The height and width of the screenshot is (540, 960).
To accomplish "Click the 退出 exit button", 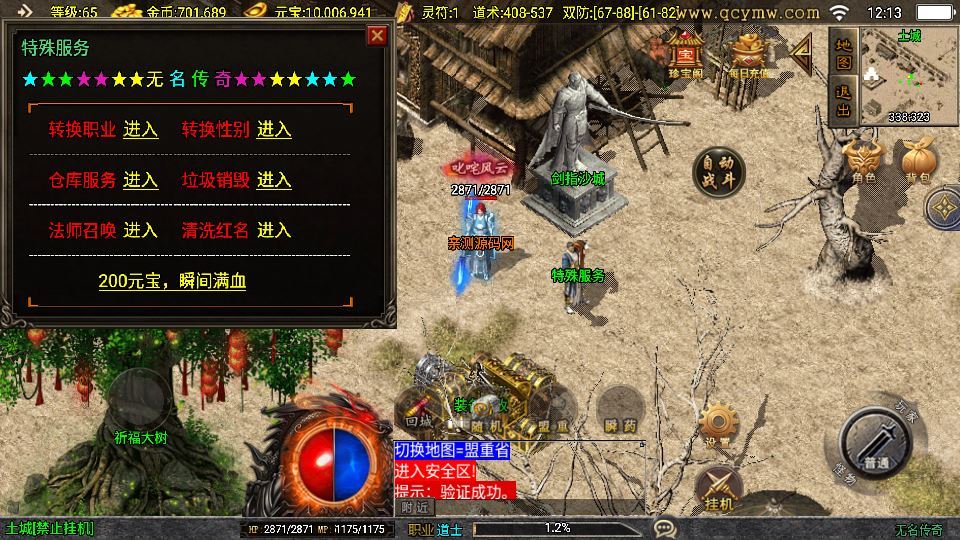I will (x=843, y=101).
